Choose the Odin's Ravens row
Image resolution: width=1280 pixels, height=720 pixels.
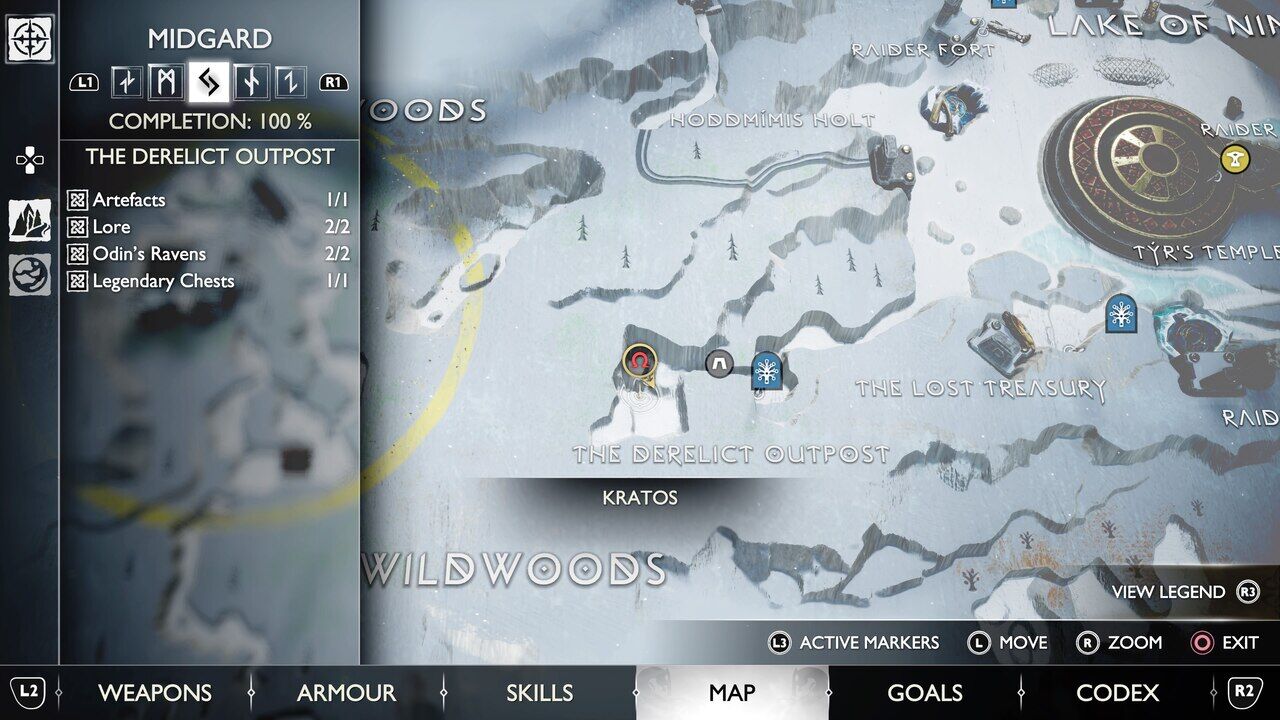(208, 254)
